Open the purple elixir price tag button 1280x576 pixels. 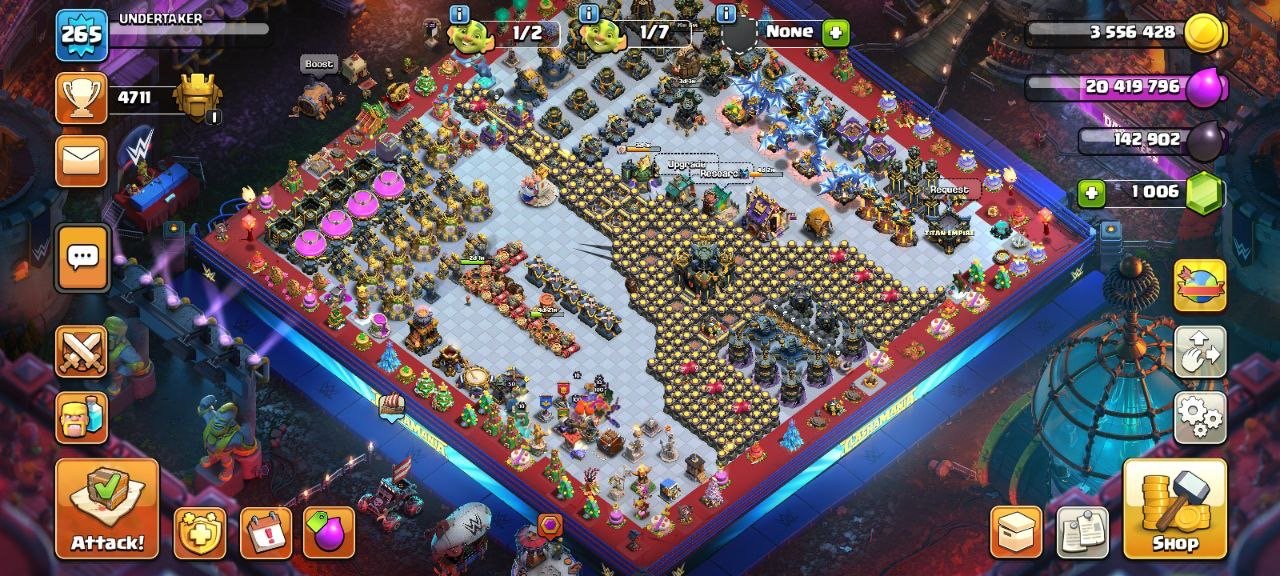click(329, 532)
